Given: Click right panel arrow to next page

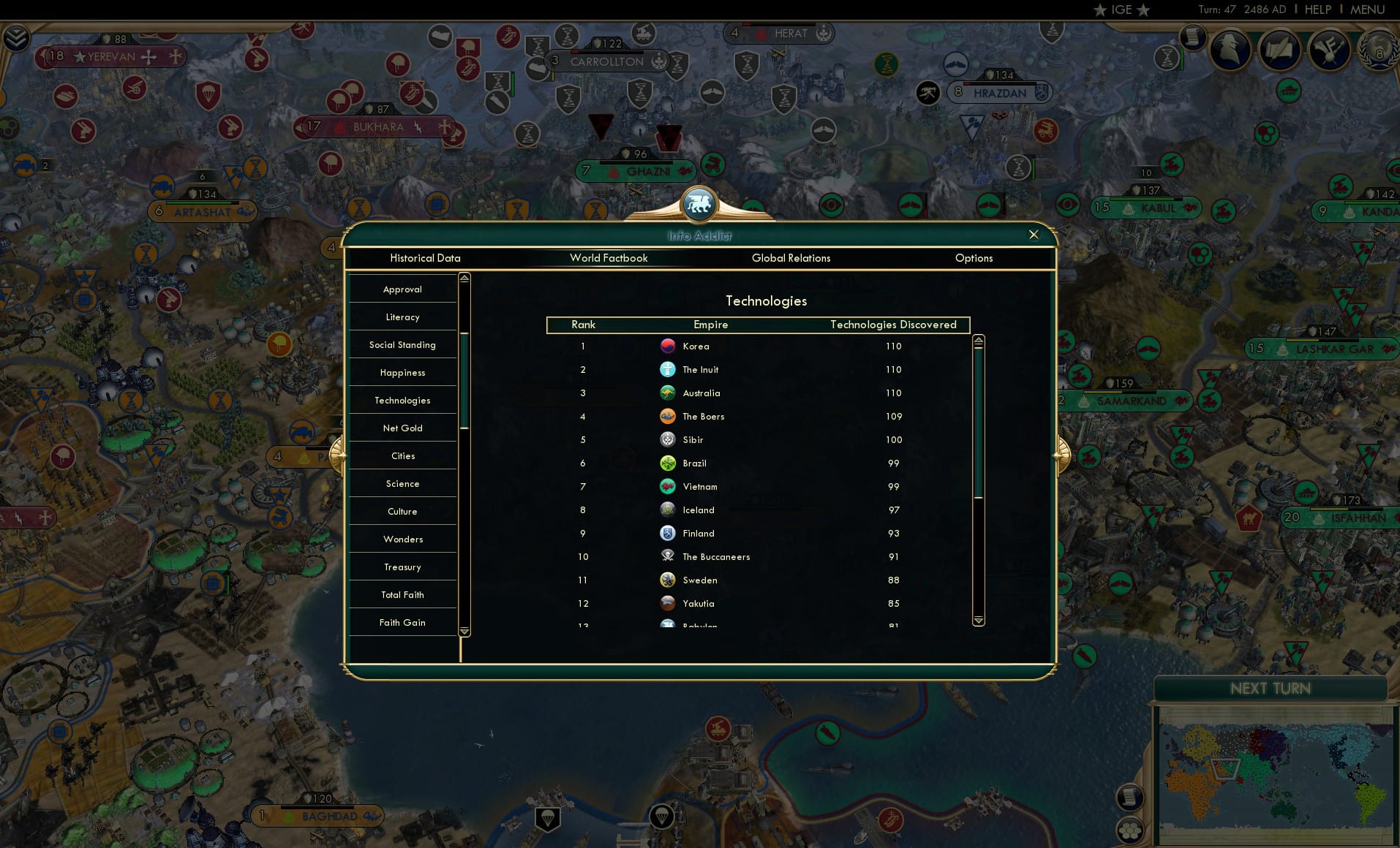Looking at the screenshot, I should coord(1062,454).
